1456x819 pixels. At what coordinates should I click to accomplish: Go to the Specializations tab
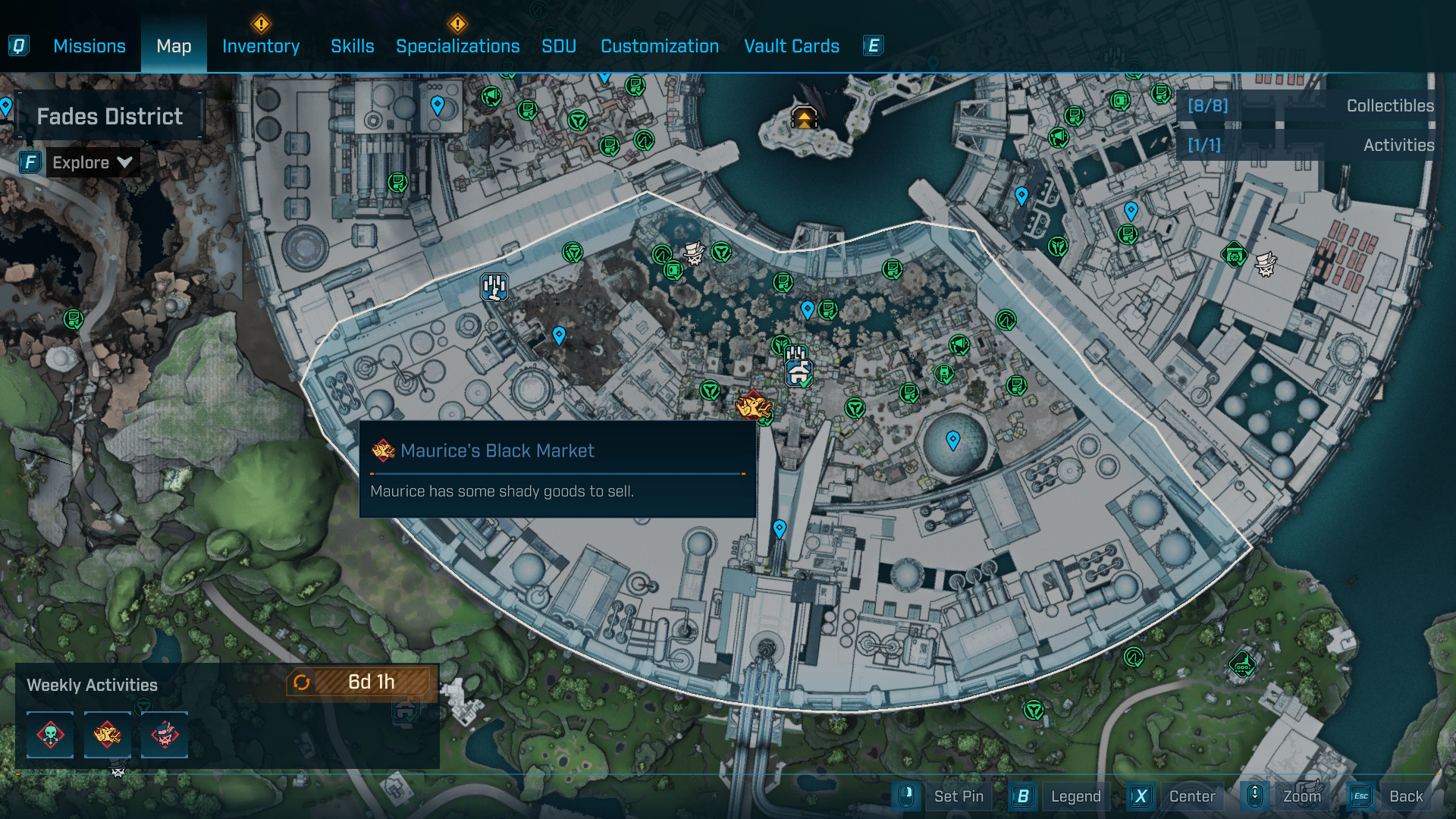pyautogui.click(x=458, y=46)
